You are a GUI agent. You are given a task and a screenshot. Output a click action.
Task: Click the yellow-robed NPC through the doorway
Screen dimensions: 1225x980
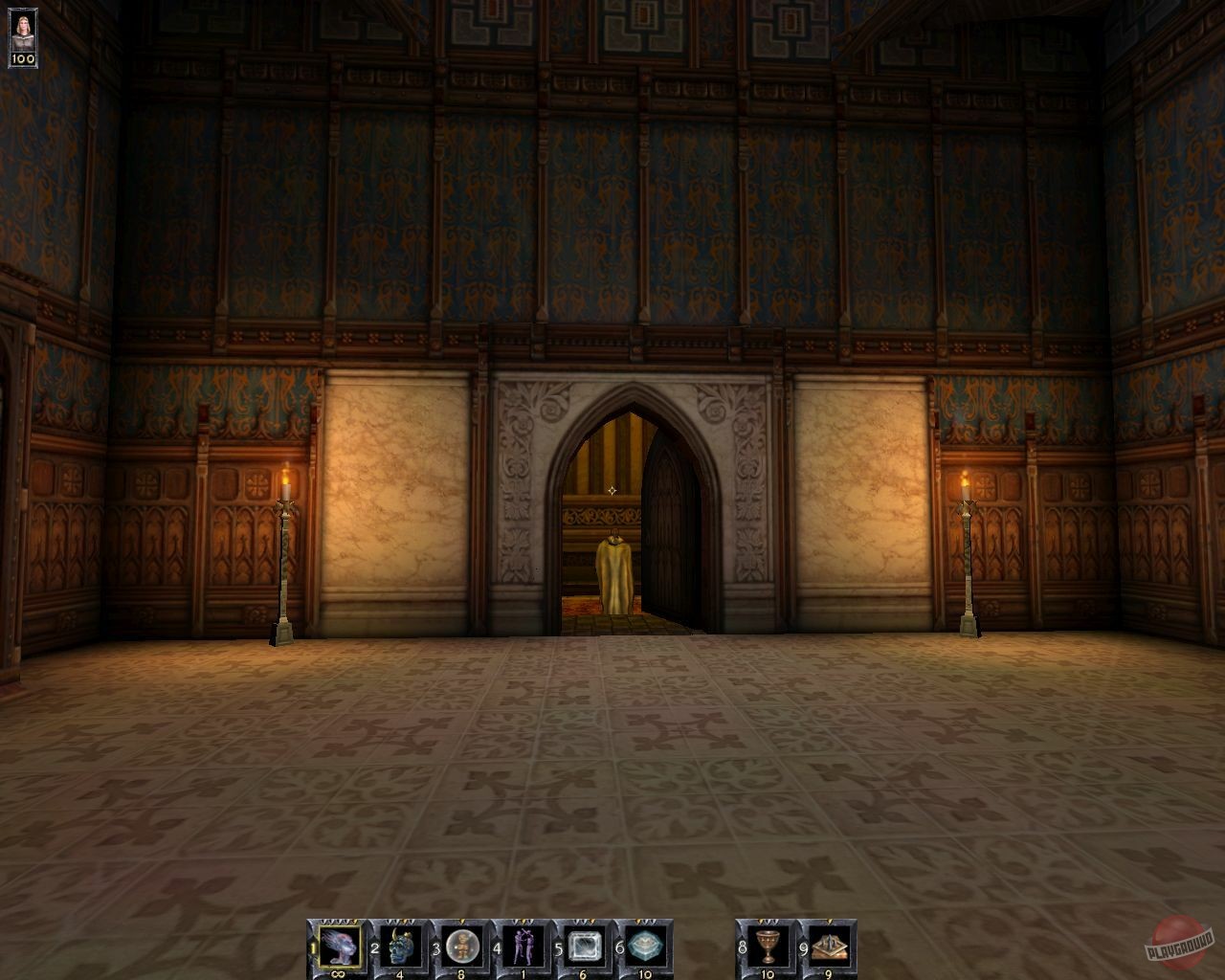click(x=613, y=569)
